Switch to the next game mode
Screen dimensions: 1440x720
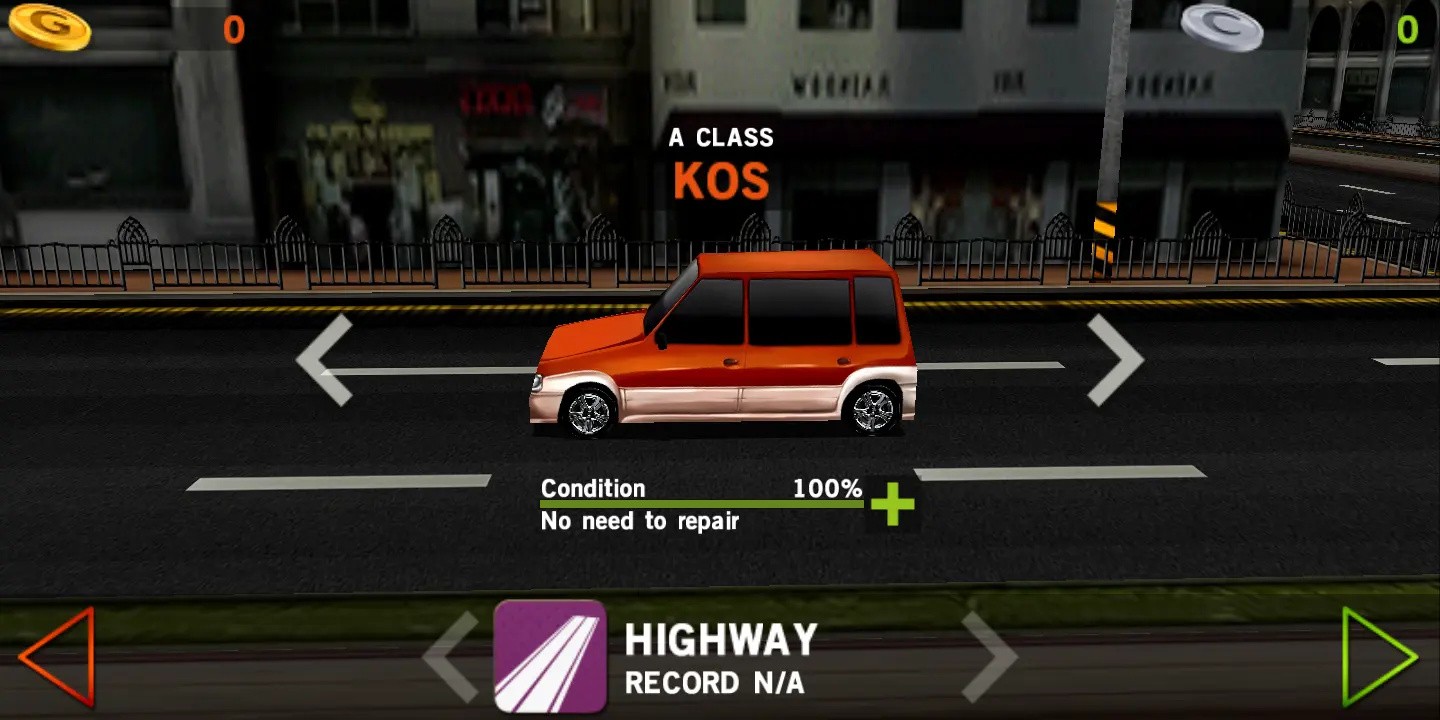coord(989,656)
